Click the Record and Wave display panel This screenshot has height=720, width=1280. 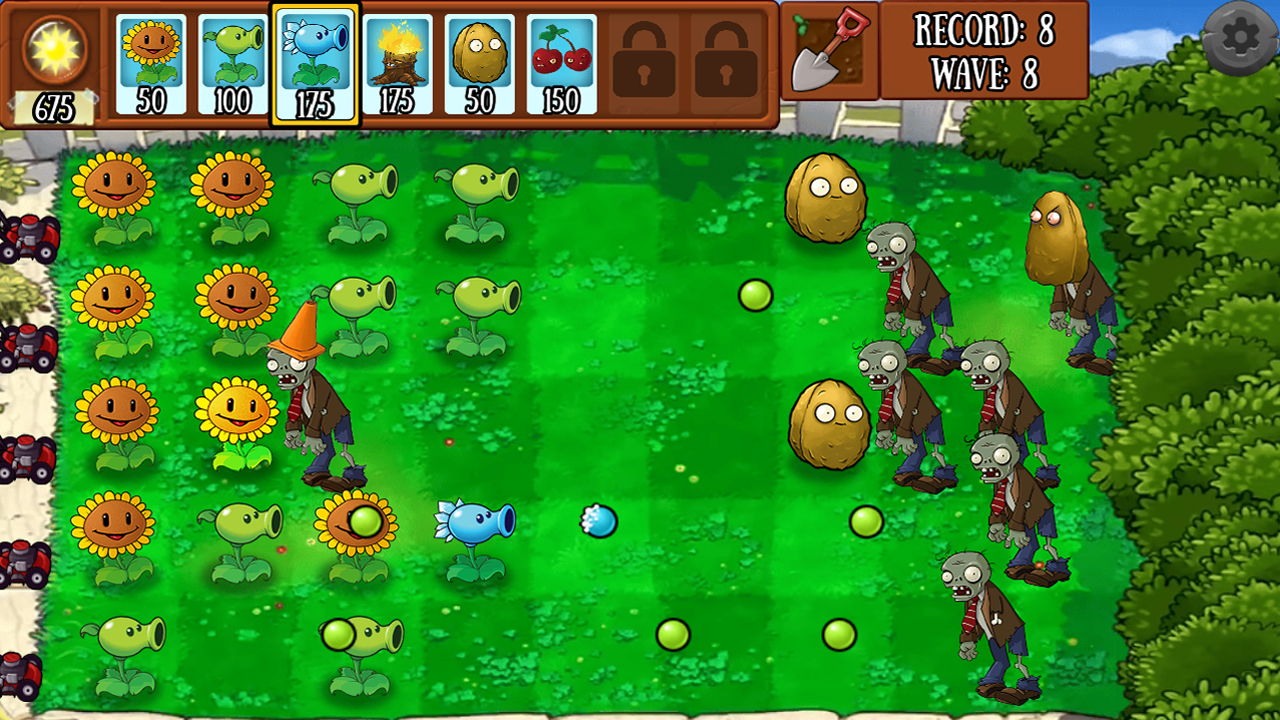(985, 50)
